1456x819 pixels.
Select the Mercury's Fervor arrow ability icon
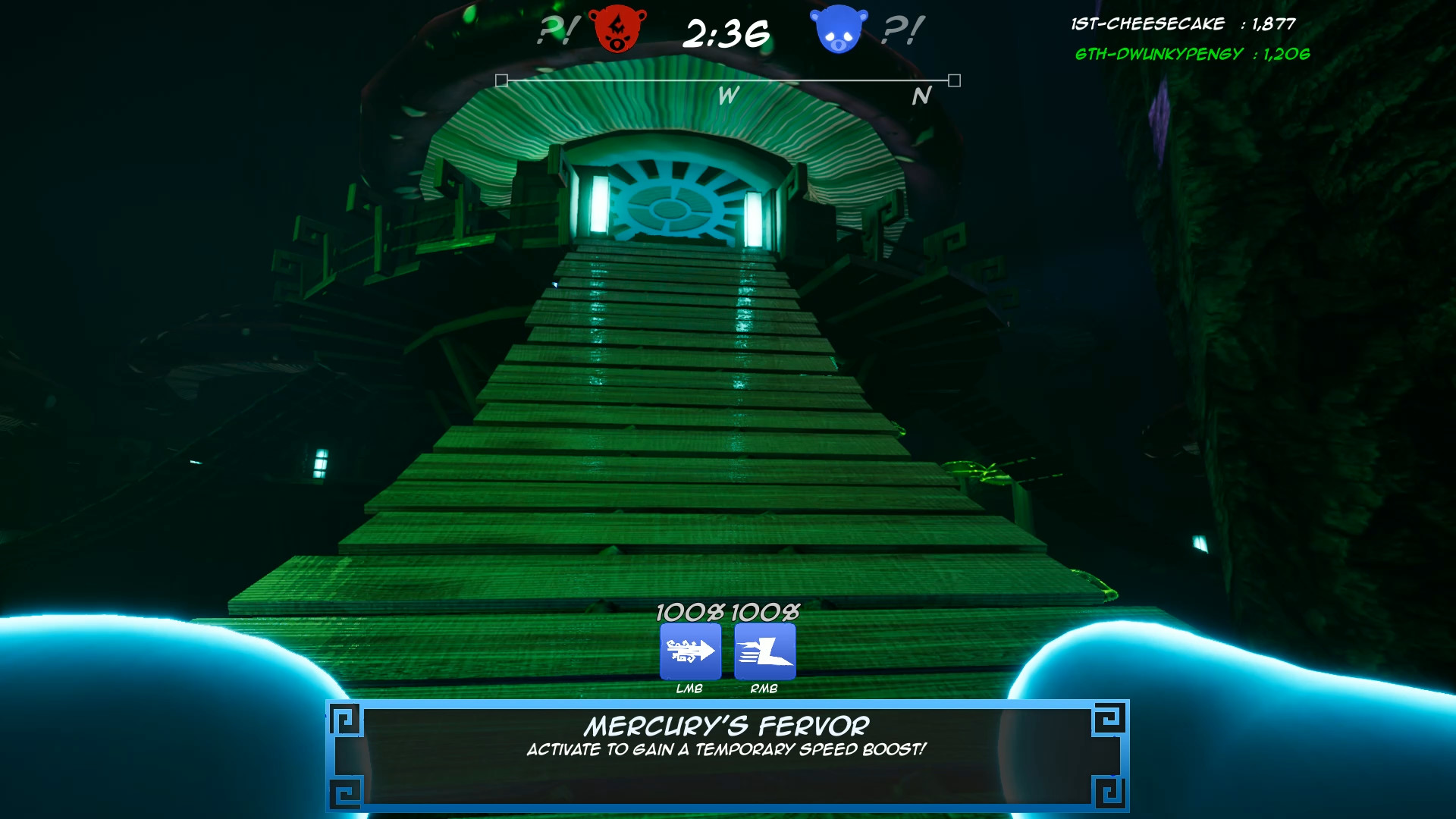pyautogui.click(x=691, y=651)
